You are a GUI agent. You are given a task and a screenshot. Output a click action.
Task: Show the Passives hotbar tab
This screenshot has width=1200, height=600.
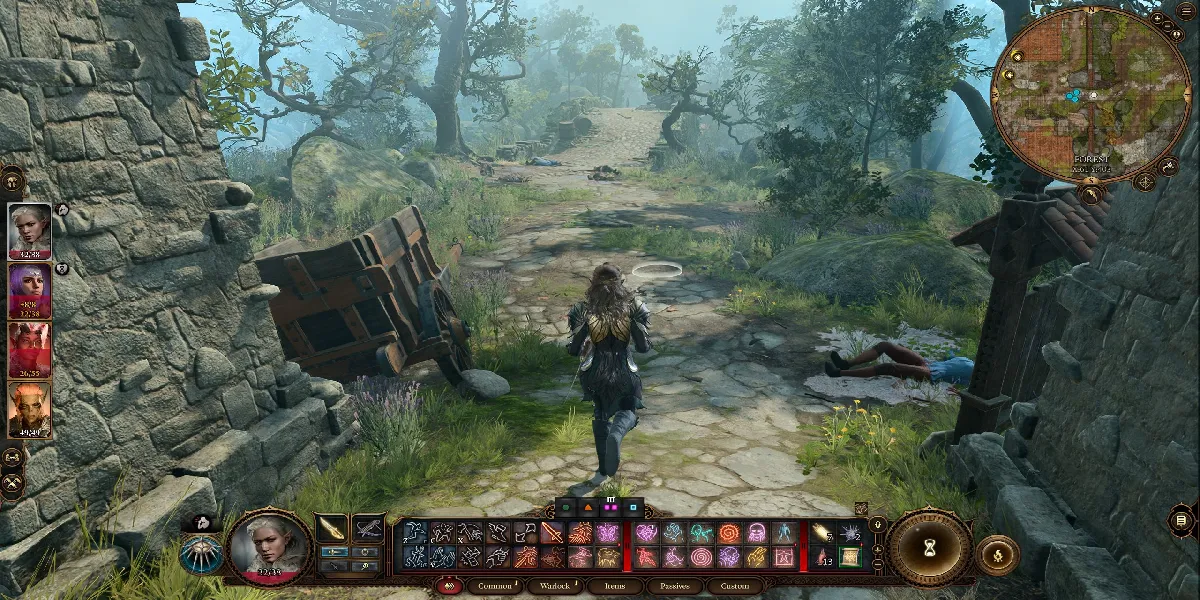click(x=674, y=586)
